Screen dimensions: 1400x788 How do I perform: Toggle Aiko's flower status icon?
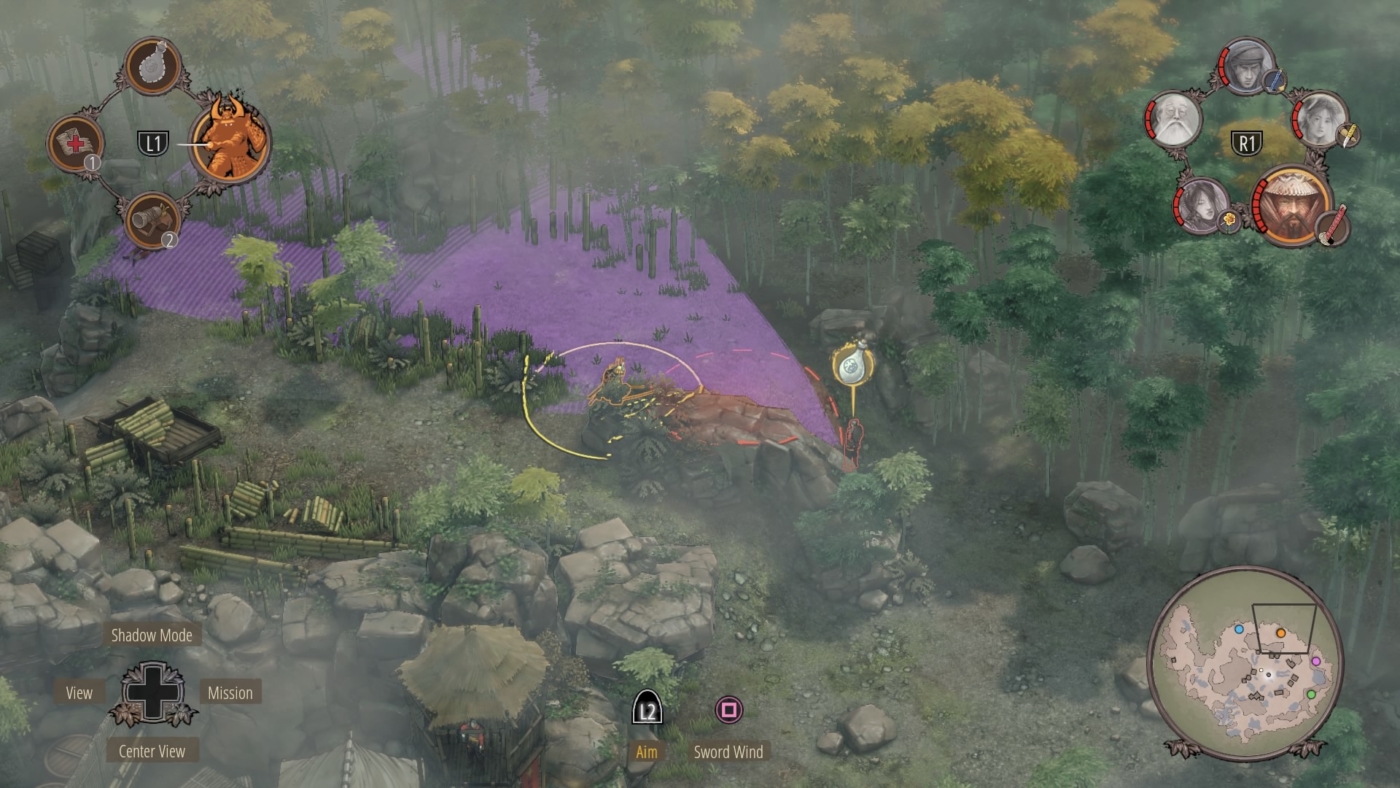pyautogui.click(x=1229, y=221)
